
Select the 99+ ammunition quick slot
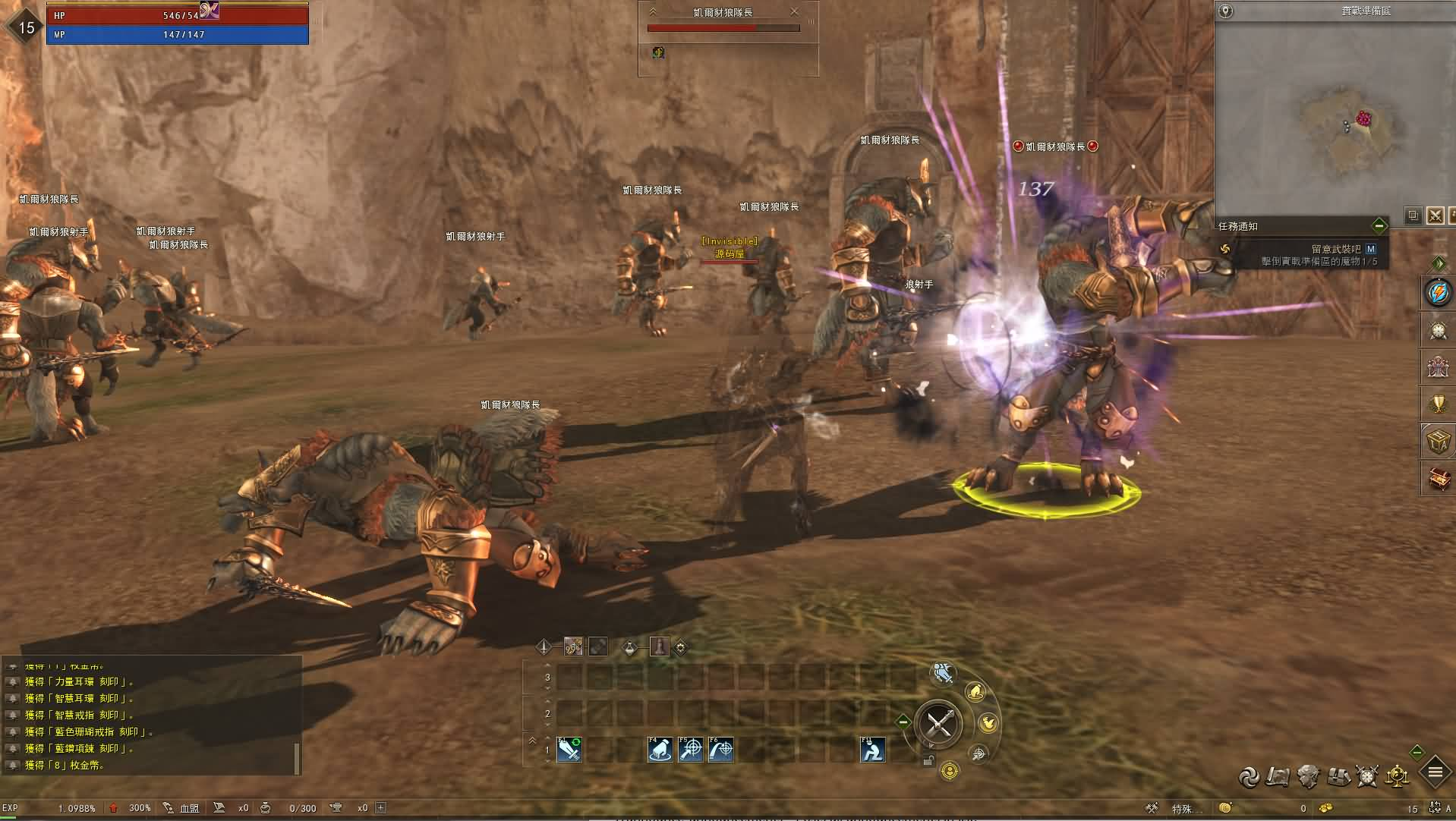click(573, 646)
